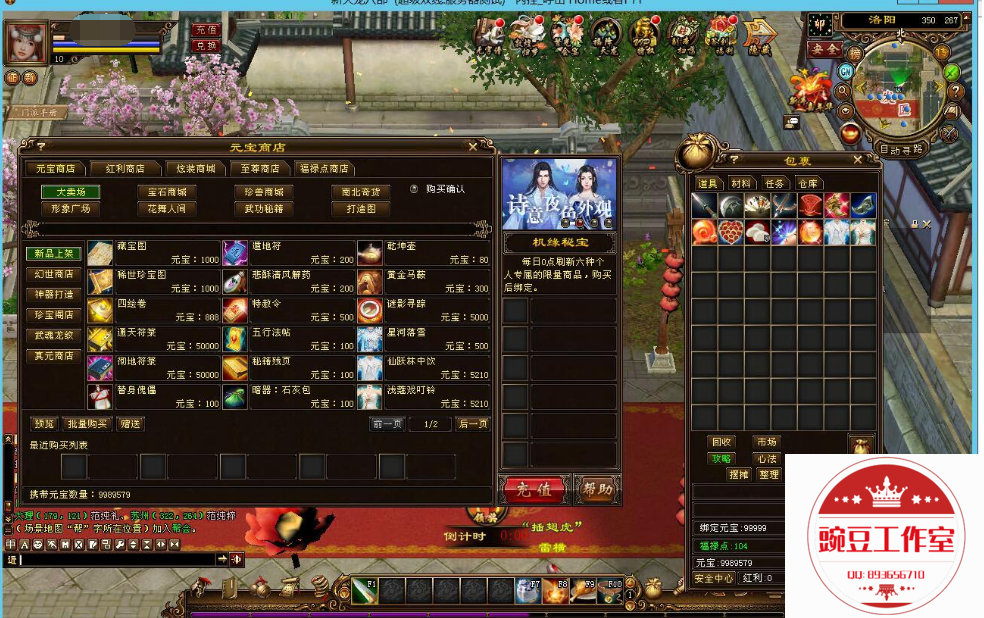Click the 批量购买 bulk buy button
This screenshot has width=984, height=618.
(x=88, y=424)
